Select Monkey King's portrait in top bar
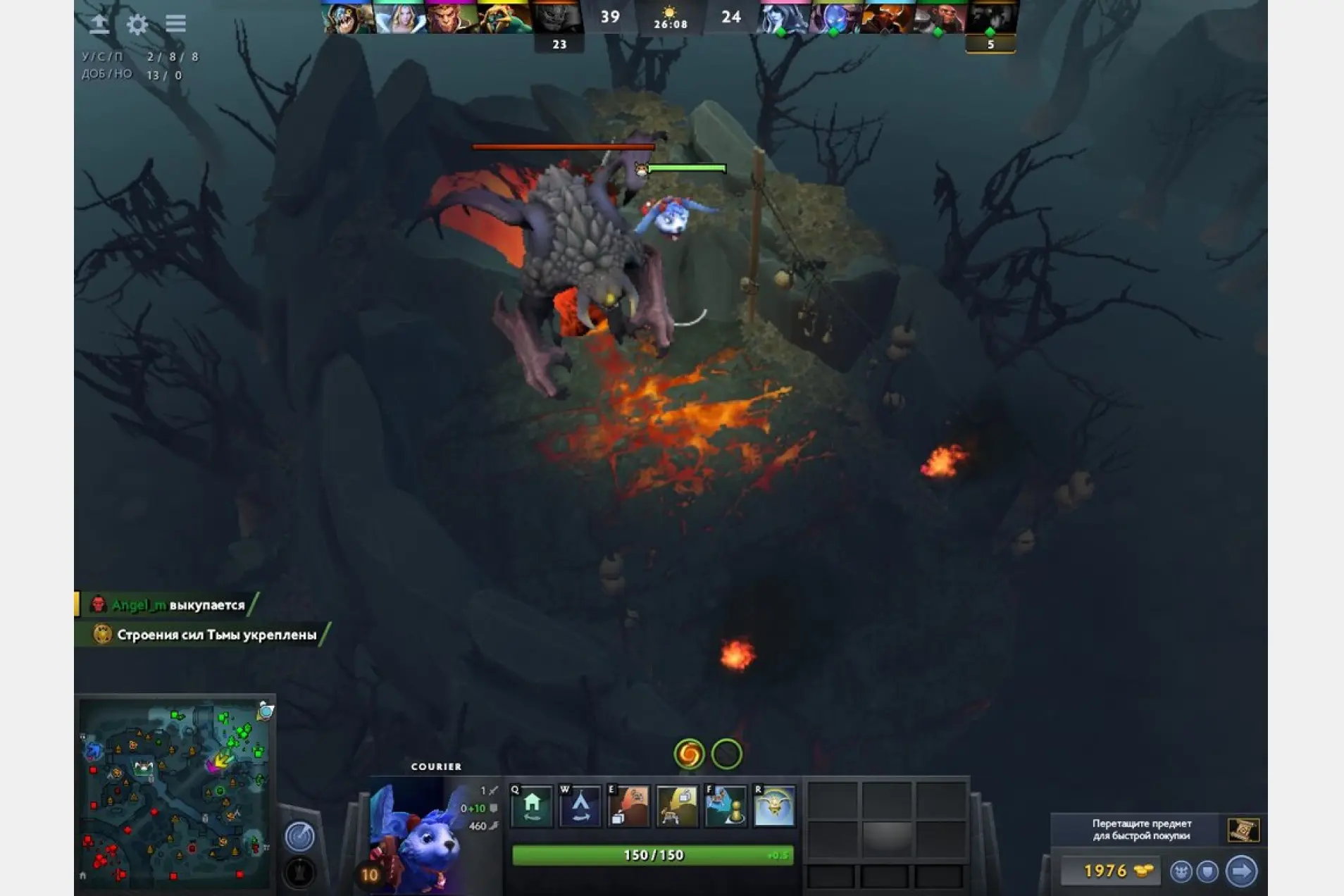1344x896 pixels. pyautogui.click(x=452, y=18)
